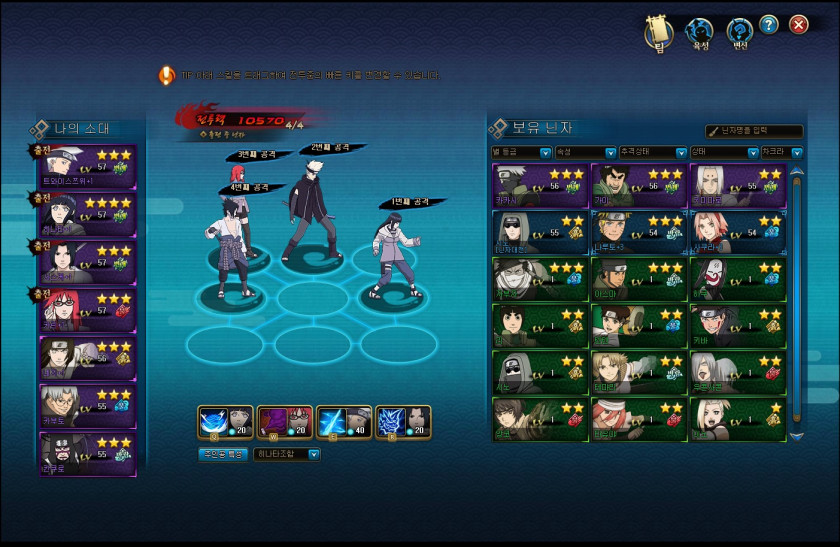Open the question mark help button
The height and width of the screenshot is (547, 840).
click(x=768, y=25)
